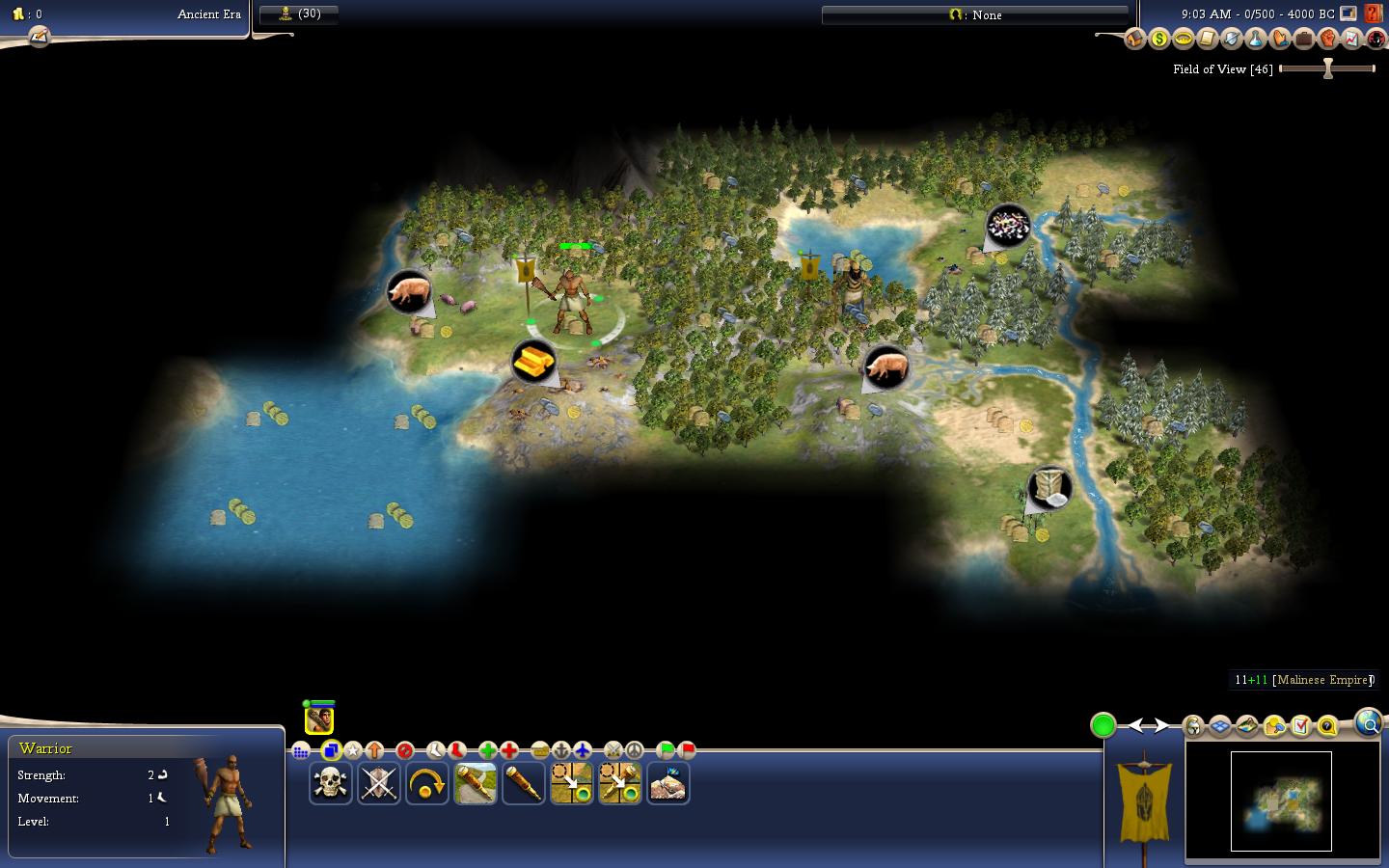This screenshot has width=1389, height=868.
Task: Open the Civilopedia red question mark book
Action: tap(1374, 14)
